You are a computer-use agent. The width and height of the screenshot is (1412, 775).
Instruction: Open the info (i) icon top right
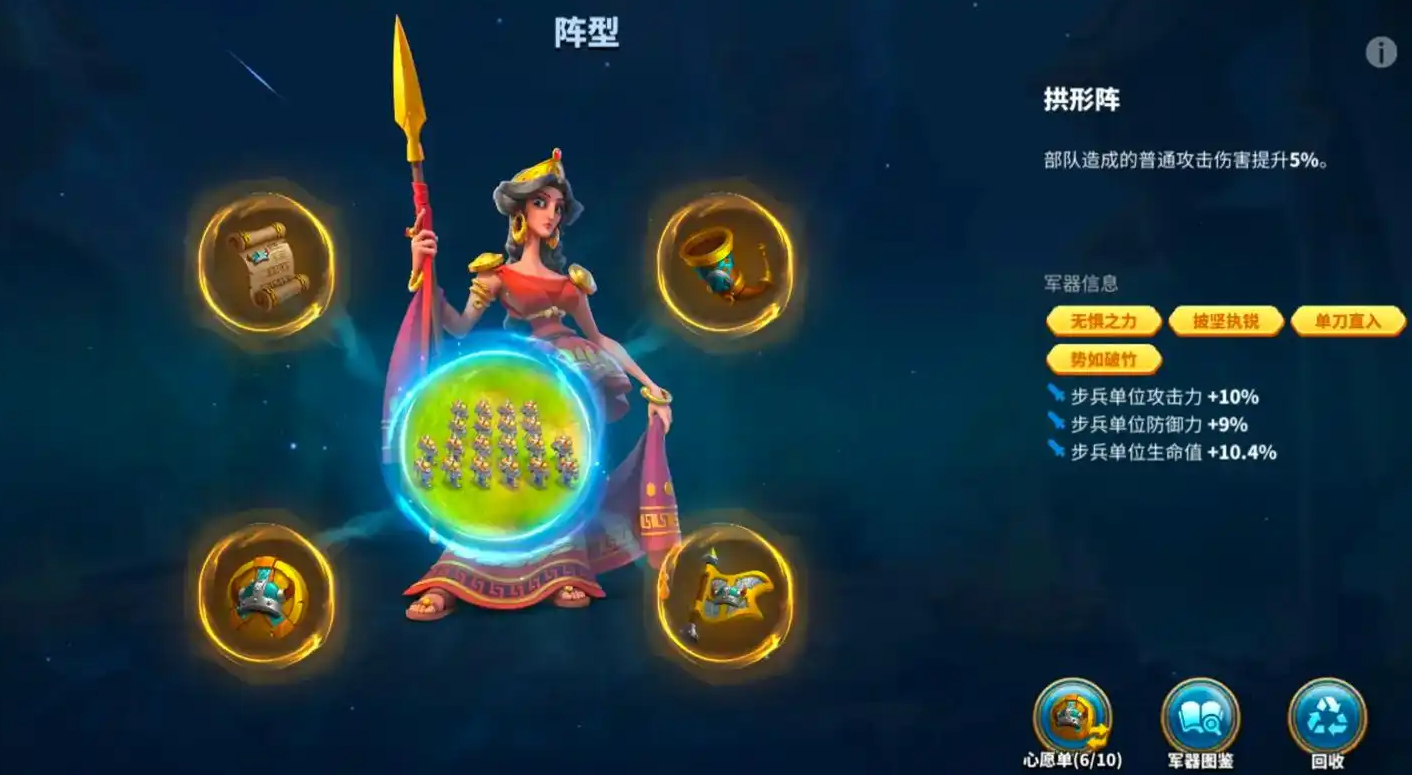click(x=1379, y=50)
